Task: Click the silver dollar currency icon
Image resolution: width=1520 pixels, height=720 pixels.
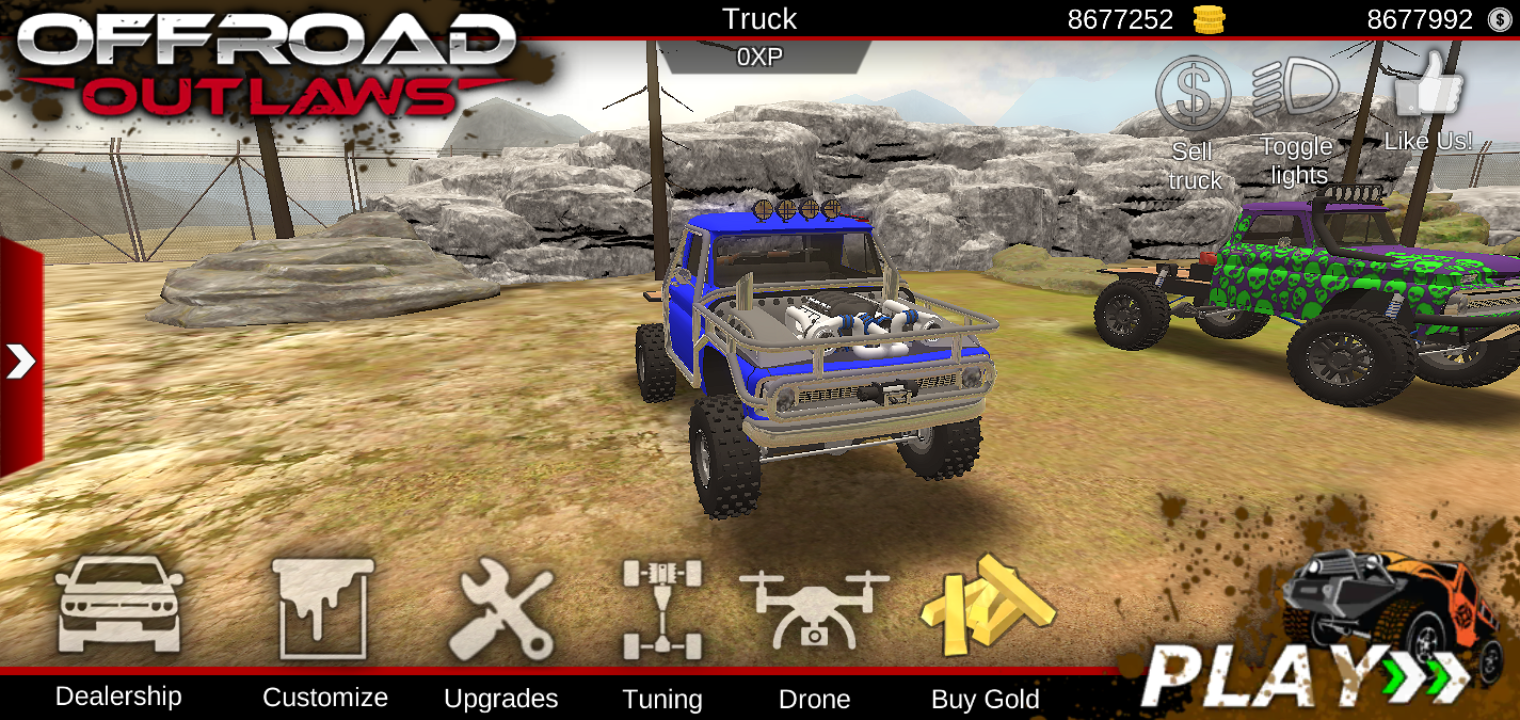Action: [1498, 18]
